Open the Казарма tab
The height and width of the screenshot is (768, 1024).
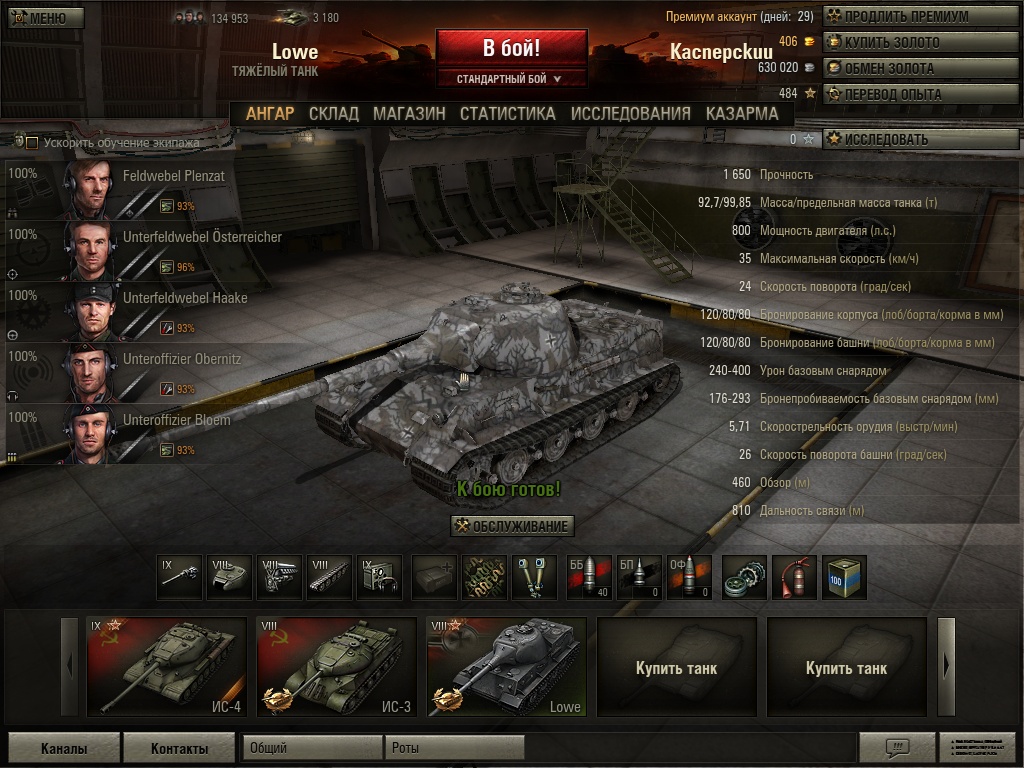tap(741, 114)
